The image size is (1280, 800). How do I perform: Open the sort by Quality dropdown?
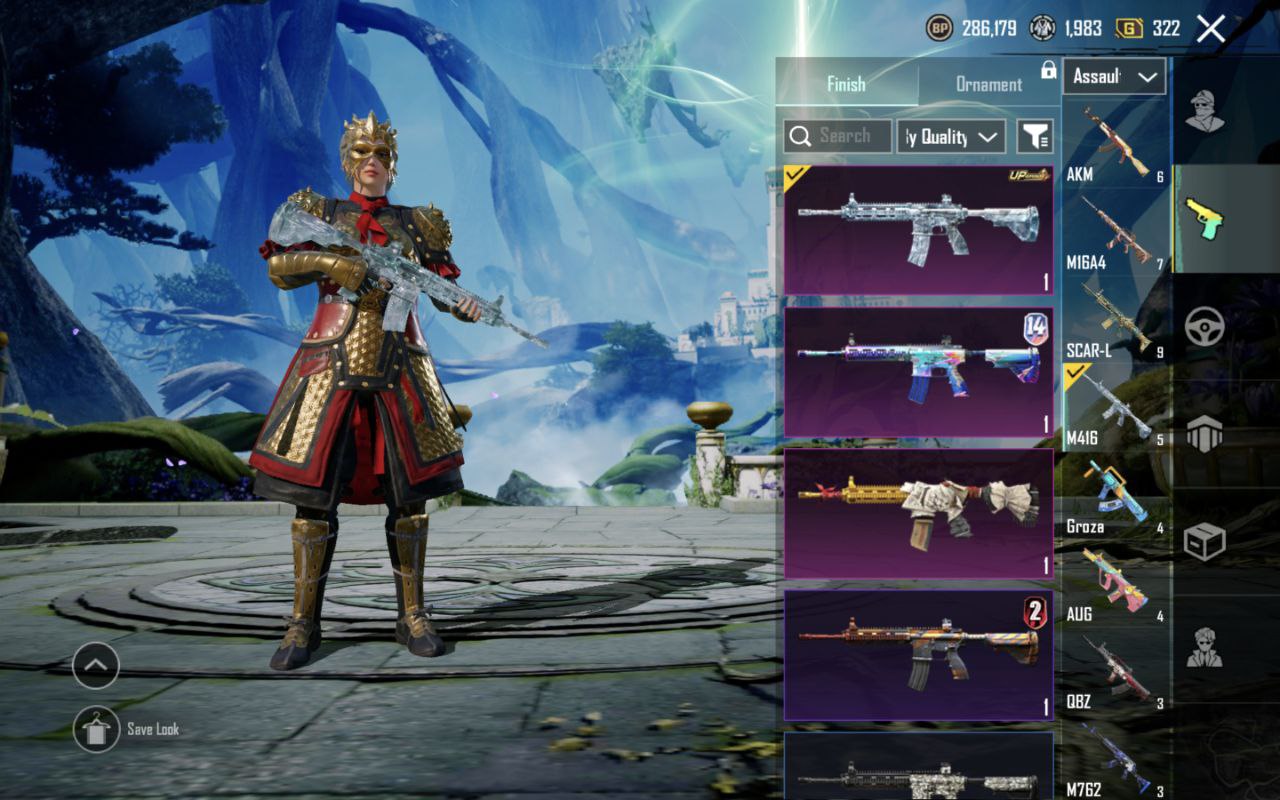(950, 136)
